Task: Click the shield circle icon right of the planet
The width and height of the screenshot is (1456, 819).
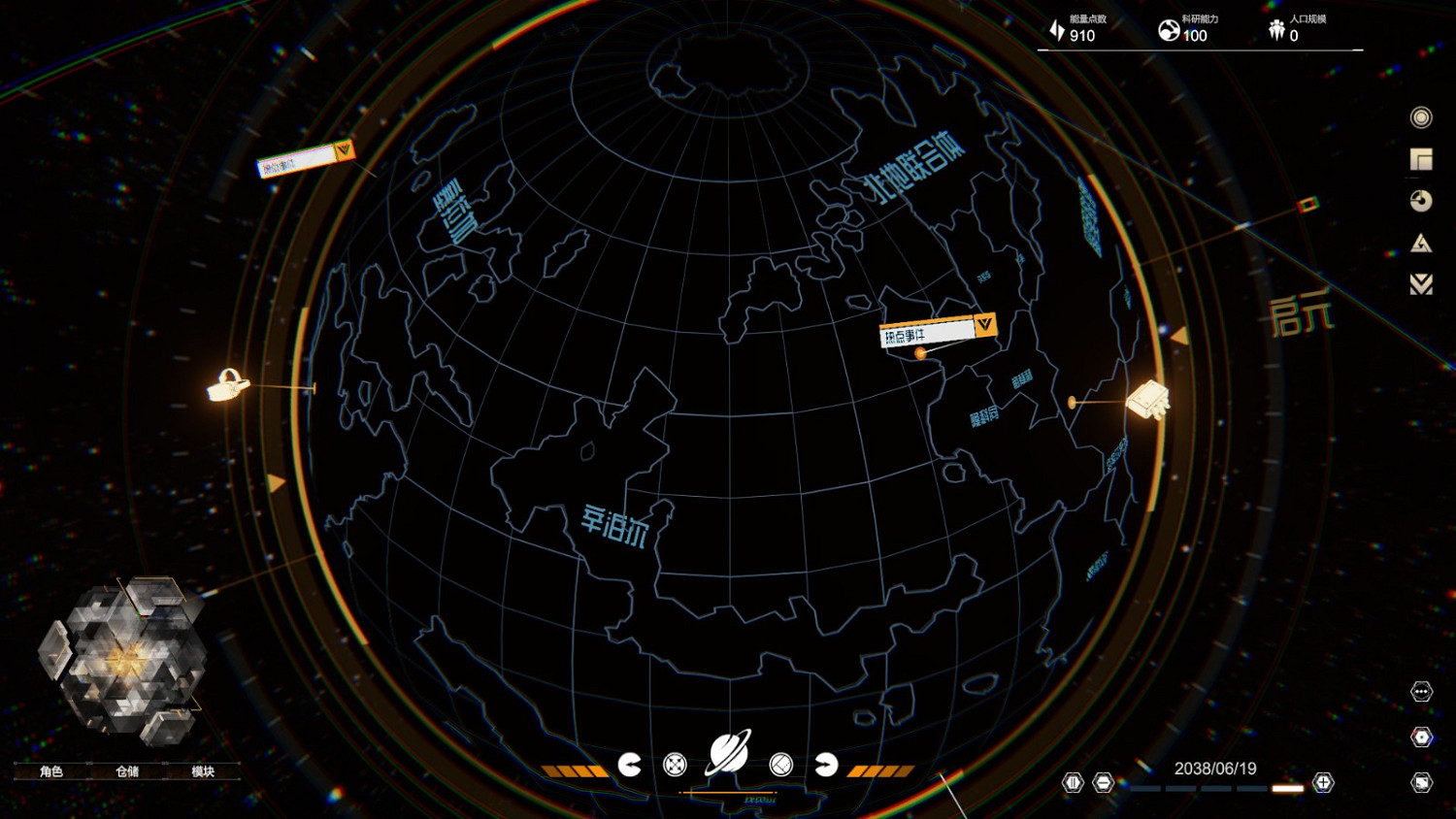Action: (779, 766)
